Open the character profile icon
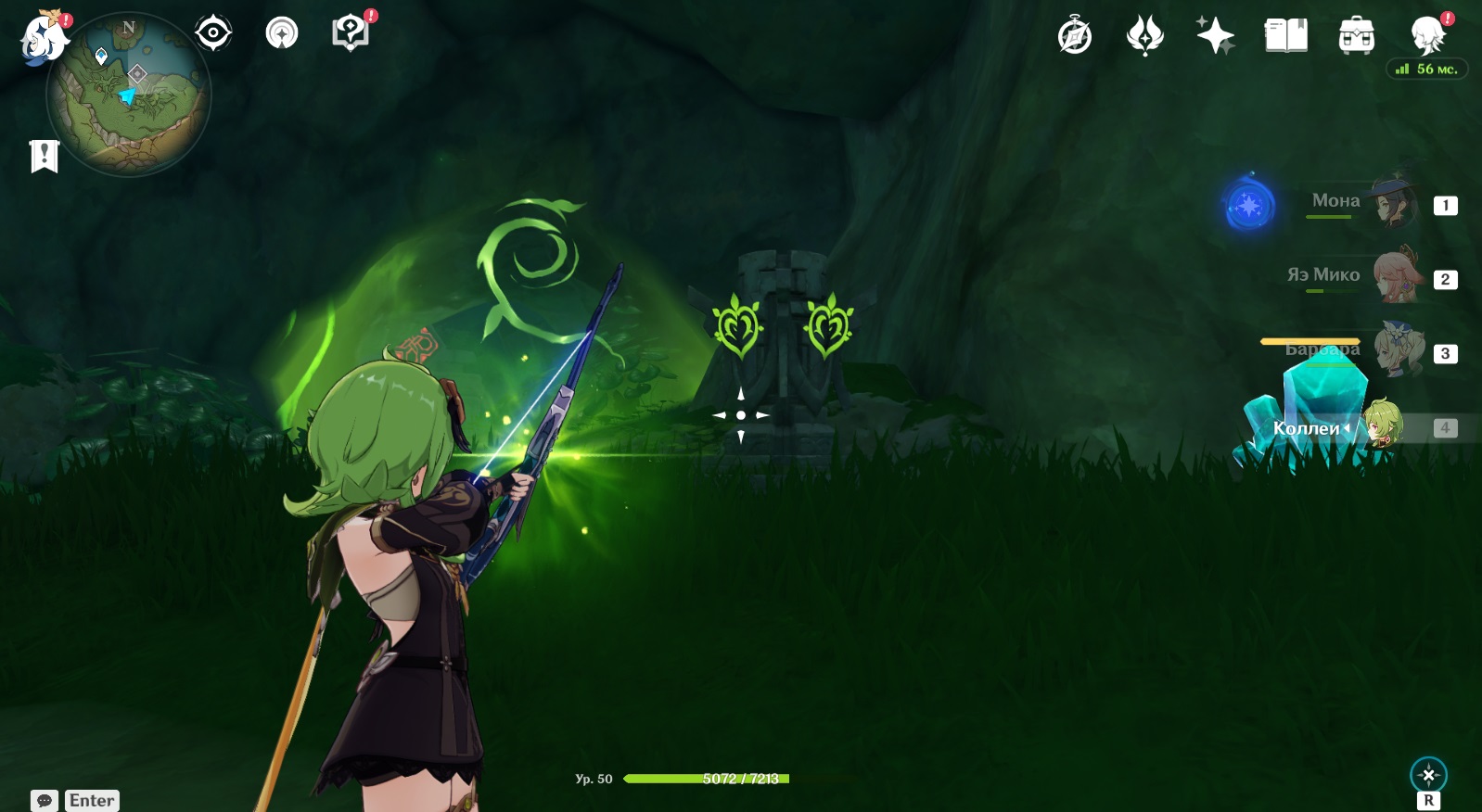This screenshot has width=1482, height=812. [x=1427, y=36]
